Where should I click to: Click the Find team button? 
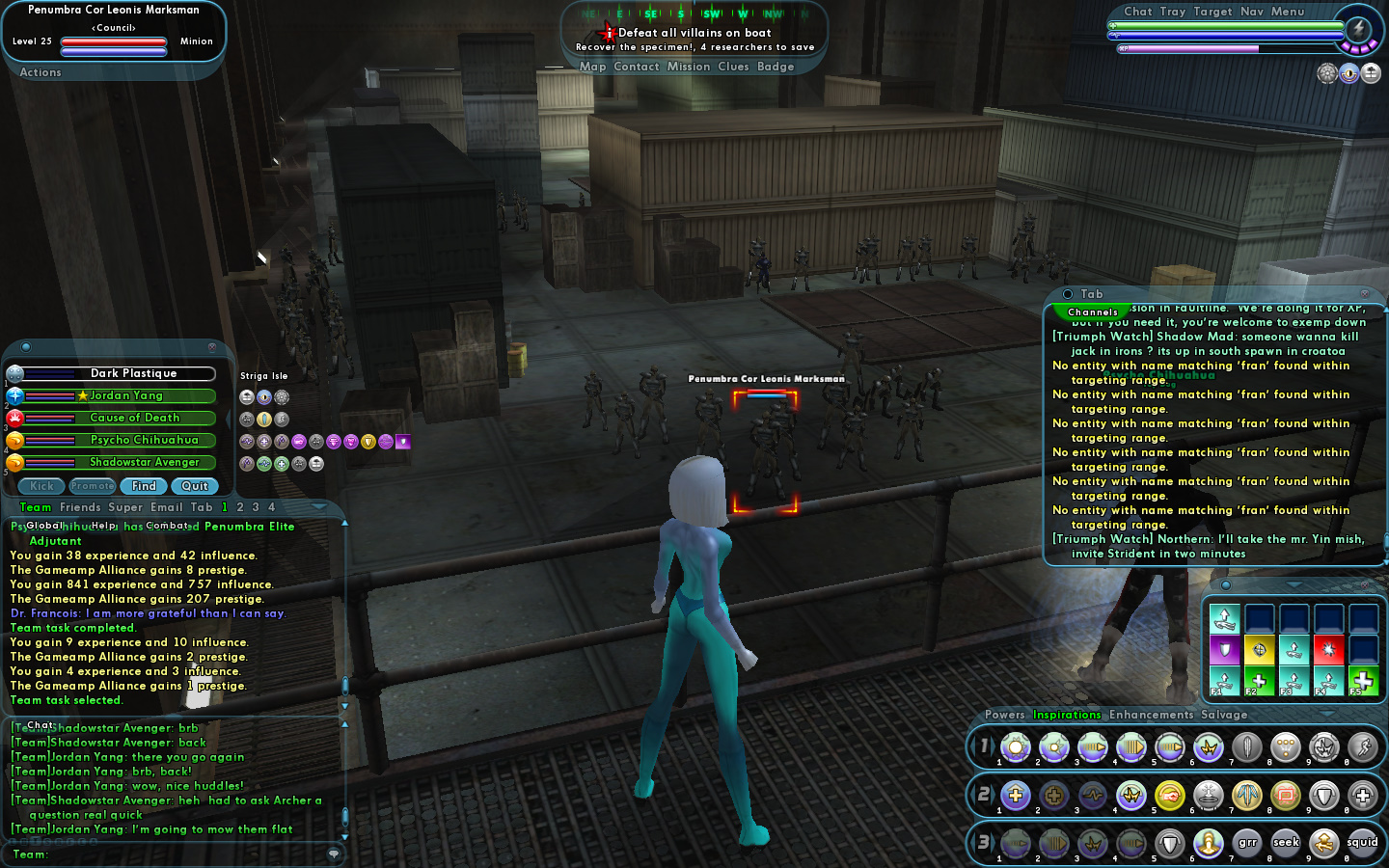point(144,486)
